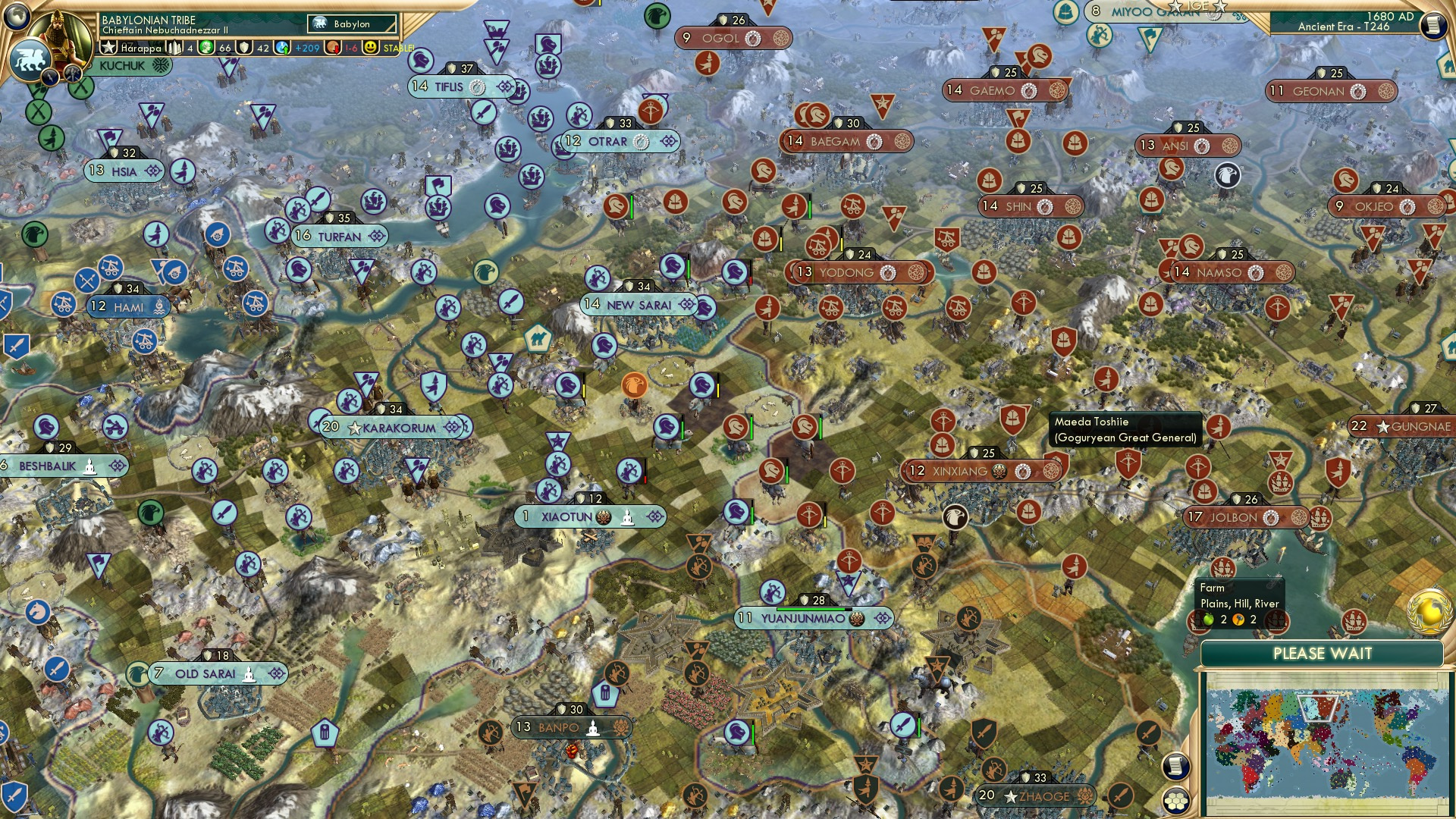Open the Babylon civilization banner dropdown

tap(353, 24)
